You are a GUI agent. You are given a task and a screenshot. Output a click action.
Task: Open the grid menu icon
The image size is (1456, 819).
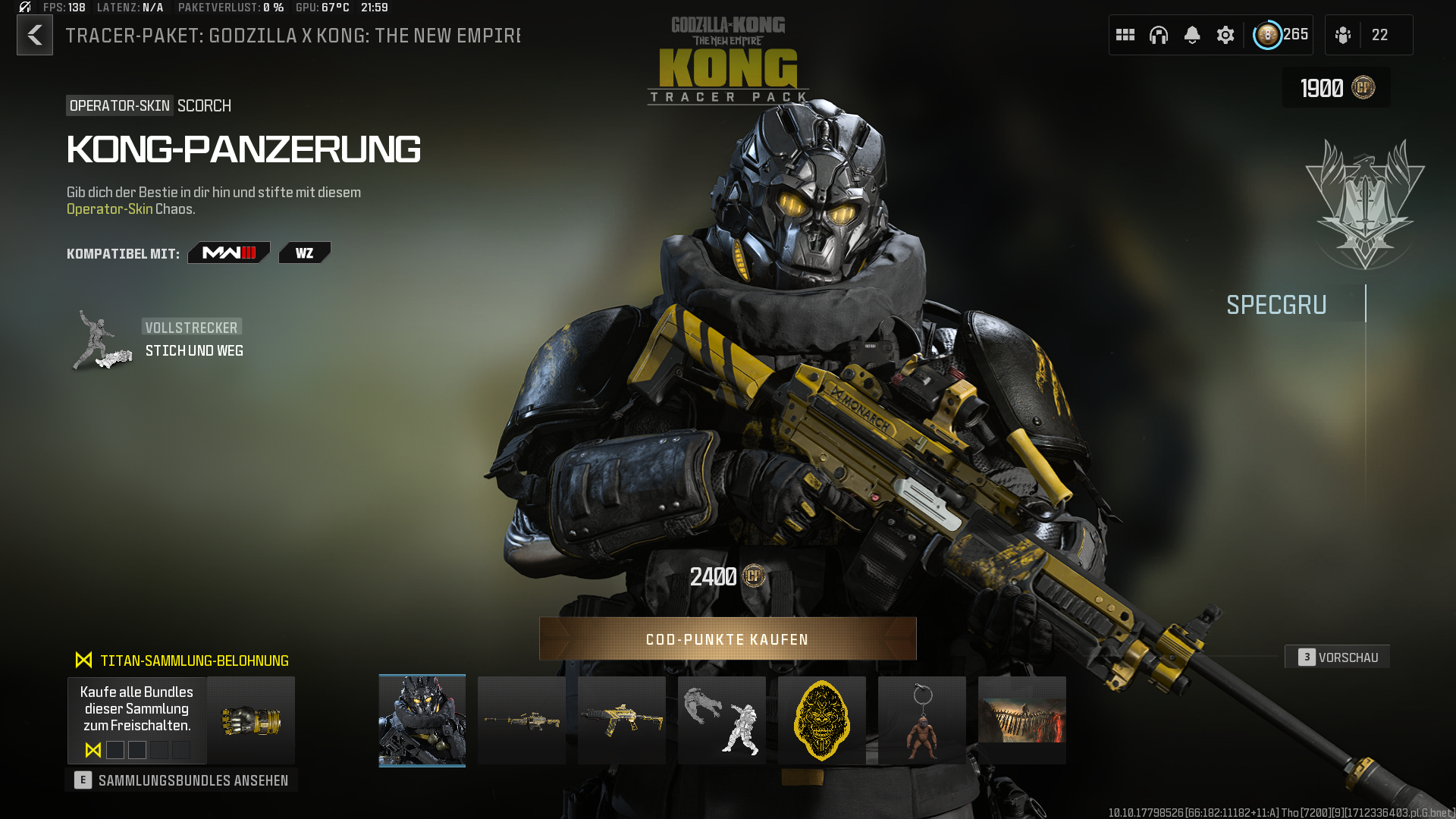pyautogui.click(x=1125, y=35)
